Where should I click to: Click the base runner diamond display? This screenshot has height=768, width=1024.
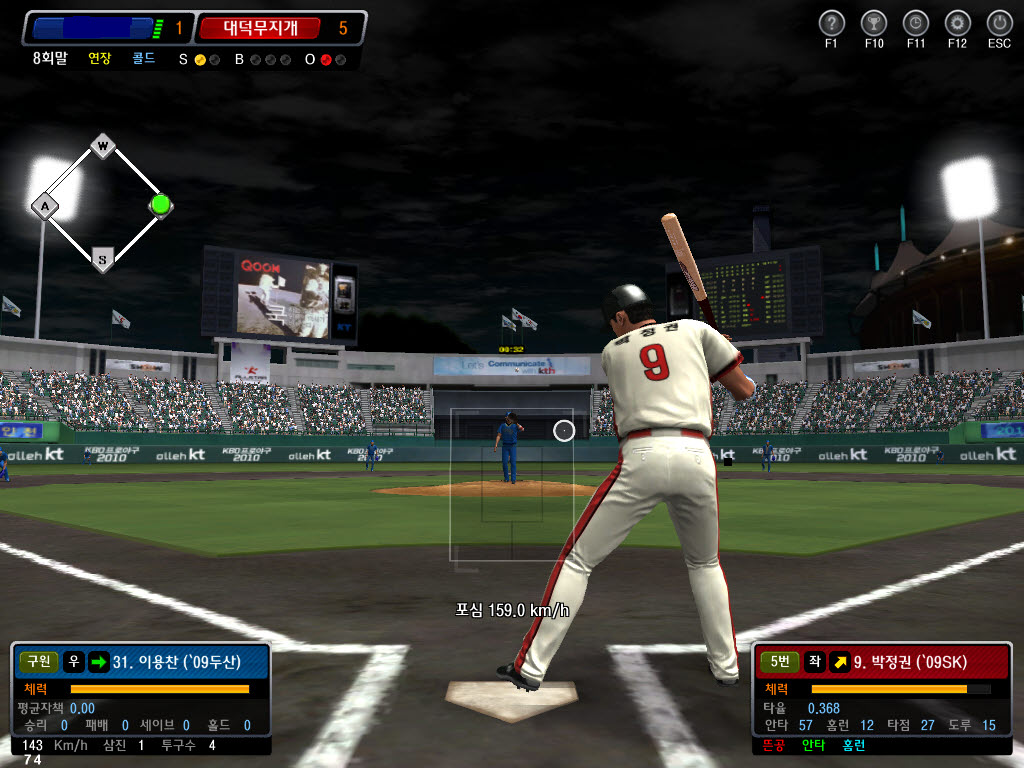click(x=101, y=204)
